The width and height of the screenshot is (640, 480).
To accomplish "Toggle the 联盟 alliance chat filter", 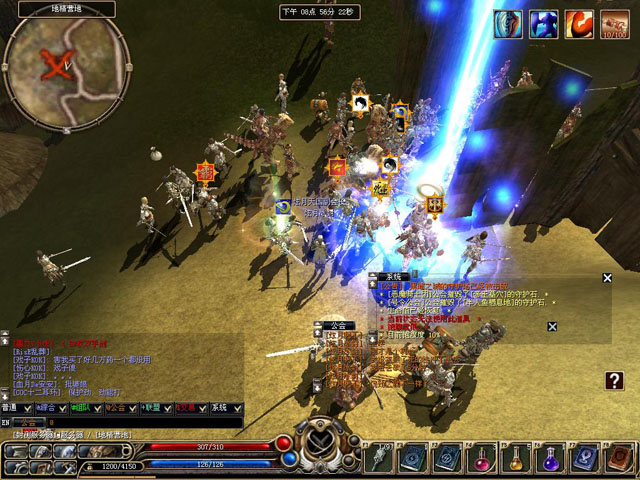I will (x=154, y=408).
